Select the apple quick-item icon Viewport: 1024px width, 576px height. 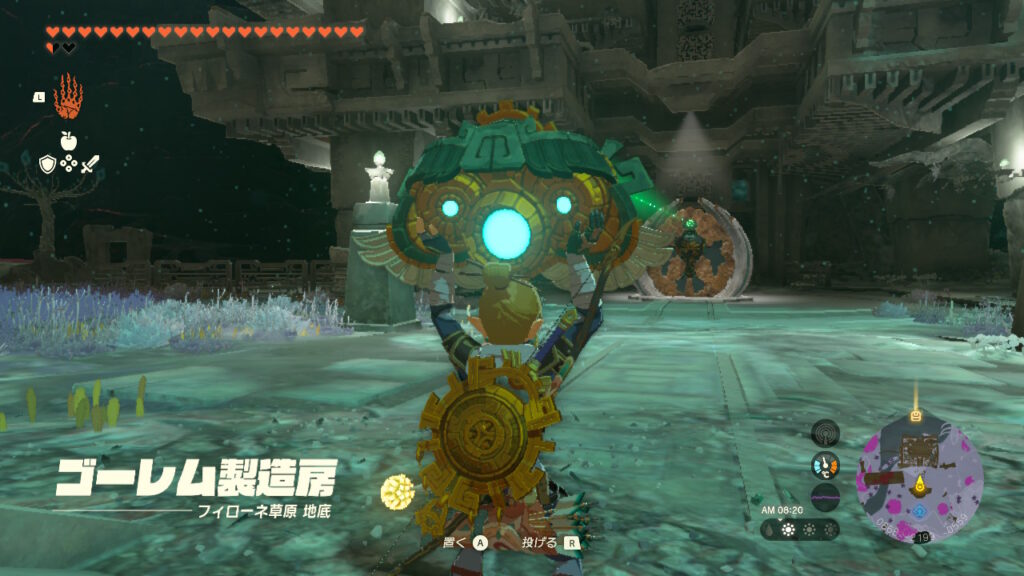pyautogui.click(x=68, y=141)
